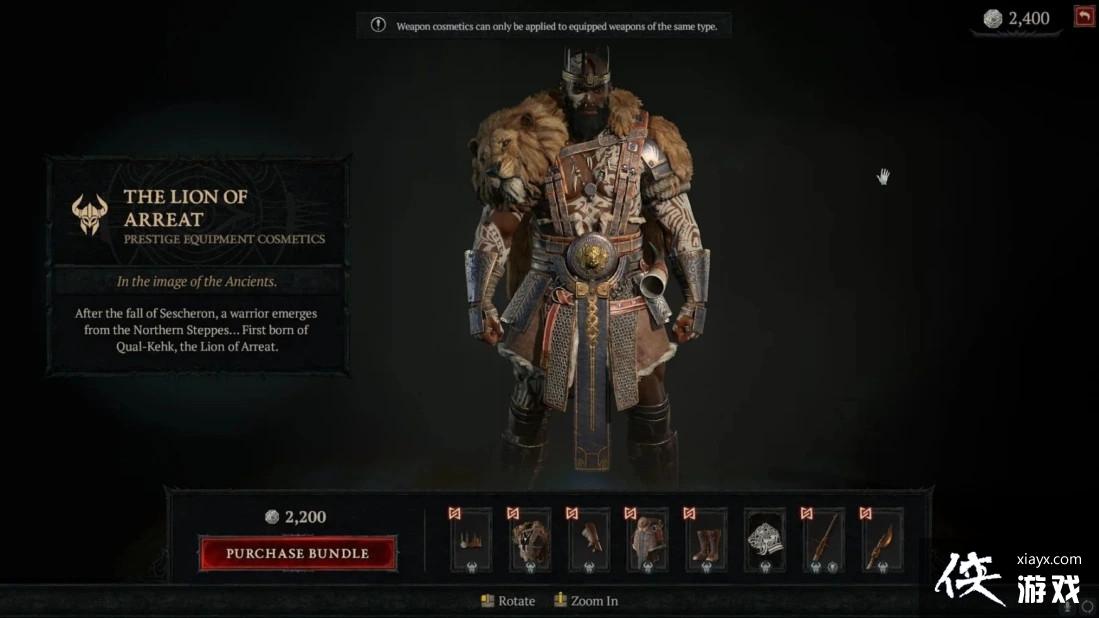Screen dimensions: 1099x618
Task: Choose the curved blade weapon cosmetic slot
Action: pos(883,540)
